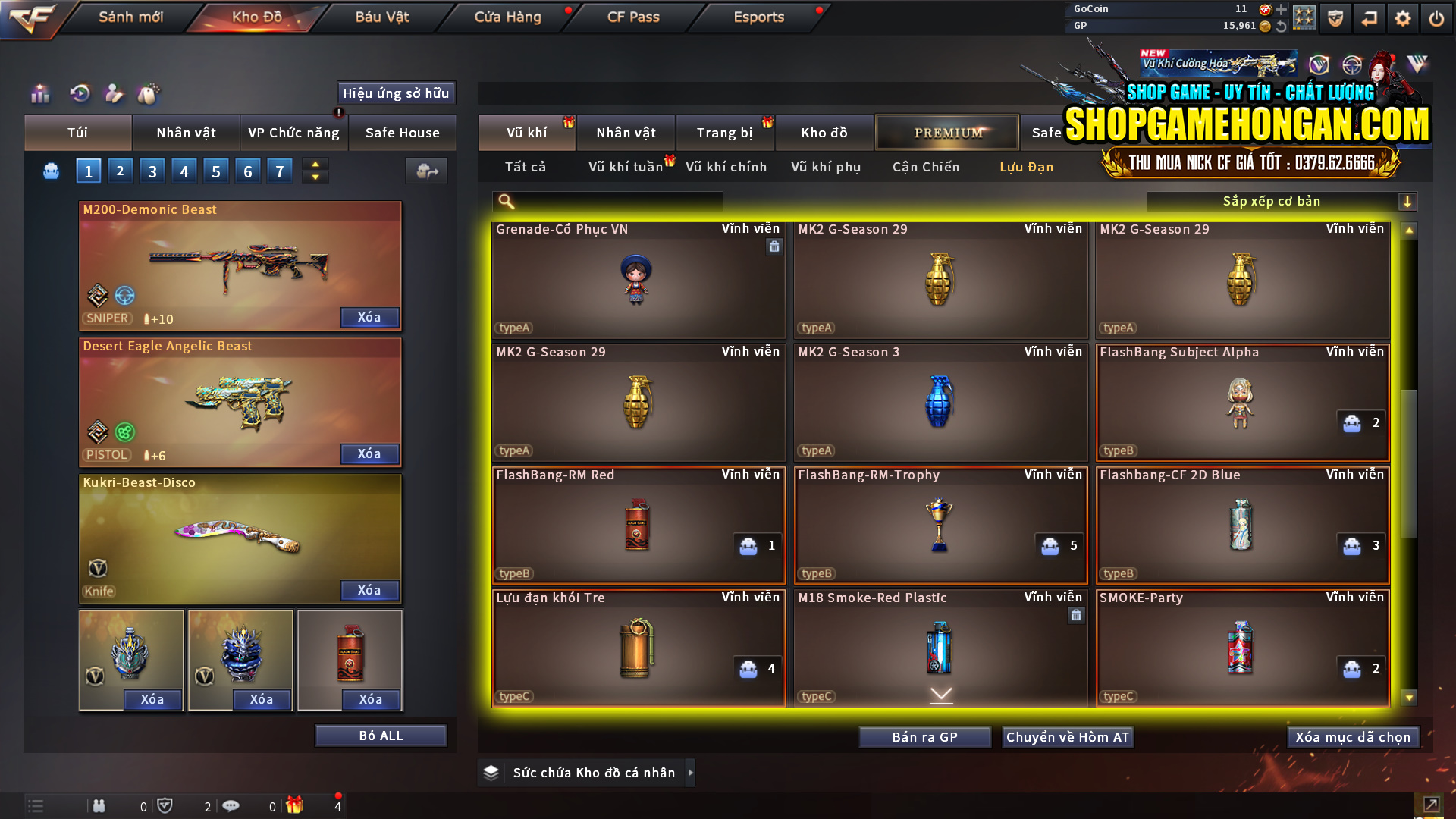The width and height of the screenshot is (1456, 819).
Task: Click the GoCoin plus icon to add coins
Action: (1282, 10)
